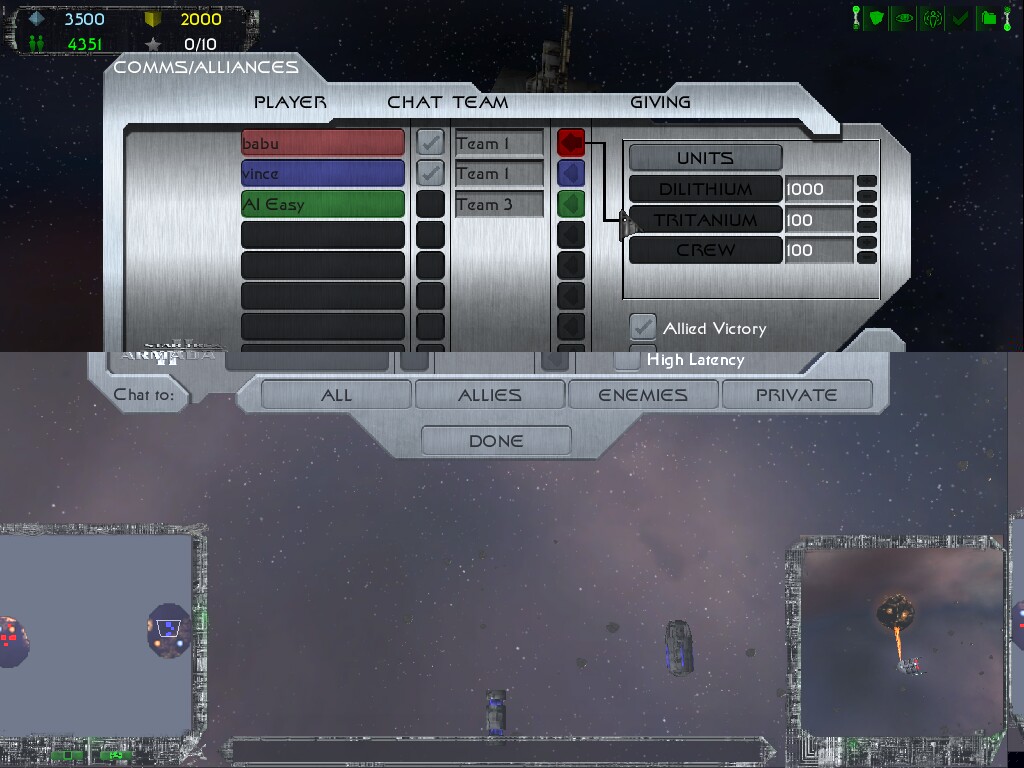Choose TRITANIUM to give
The image size is (1024, 768).
(x=705, y=220)
